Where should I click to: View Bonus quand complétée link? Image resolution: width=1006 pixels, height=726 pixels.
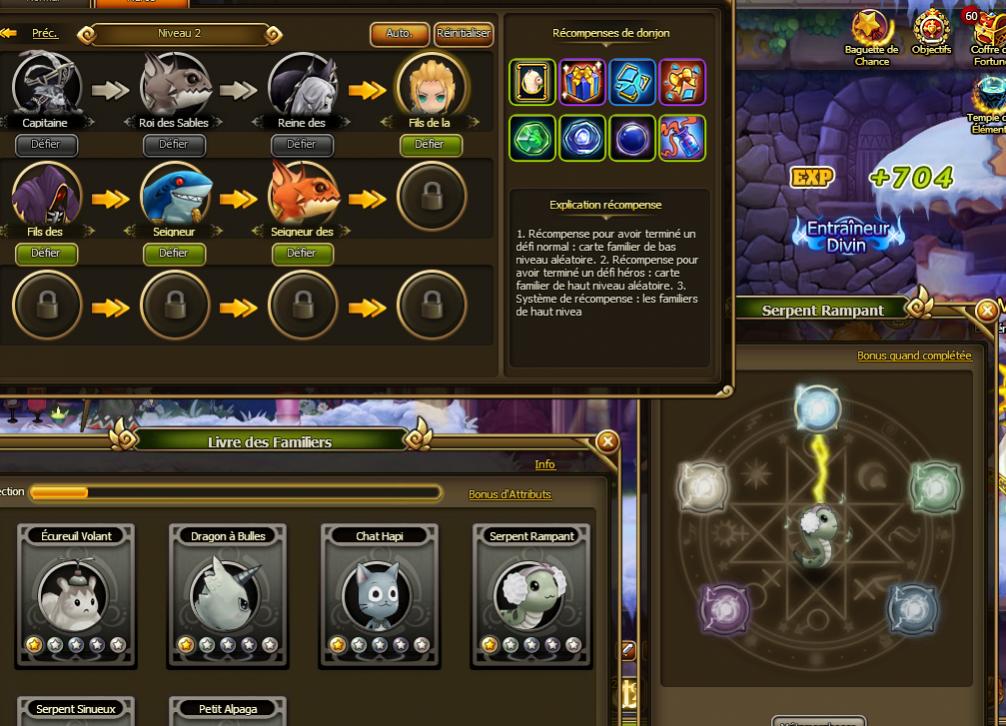(x=914, y=355)
